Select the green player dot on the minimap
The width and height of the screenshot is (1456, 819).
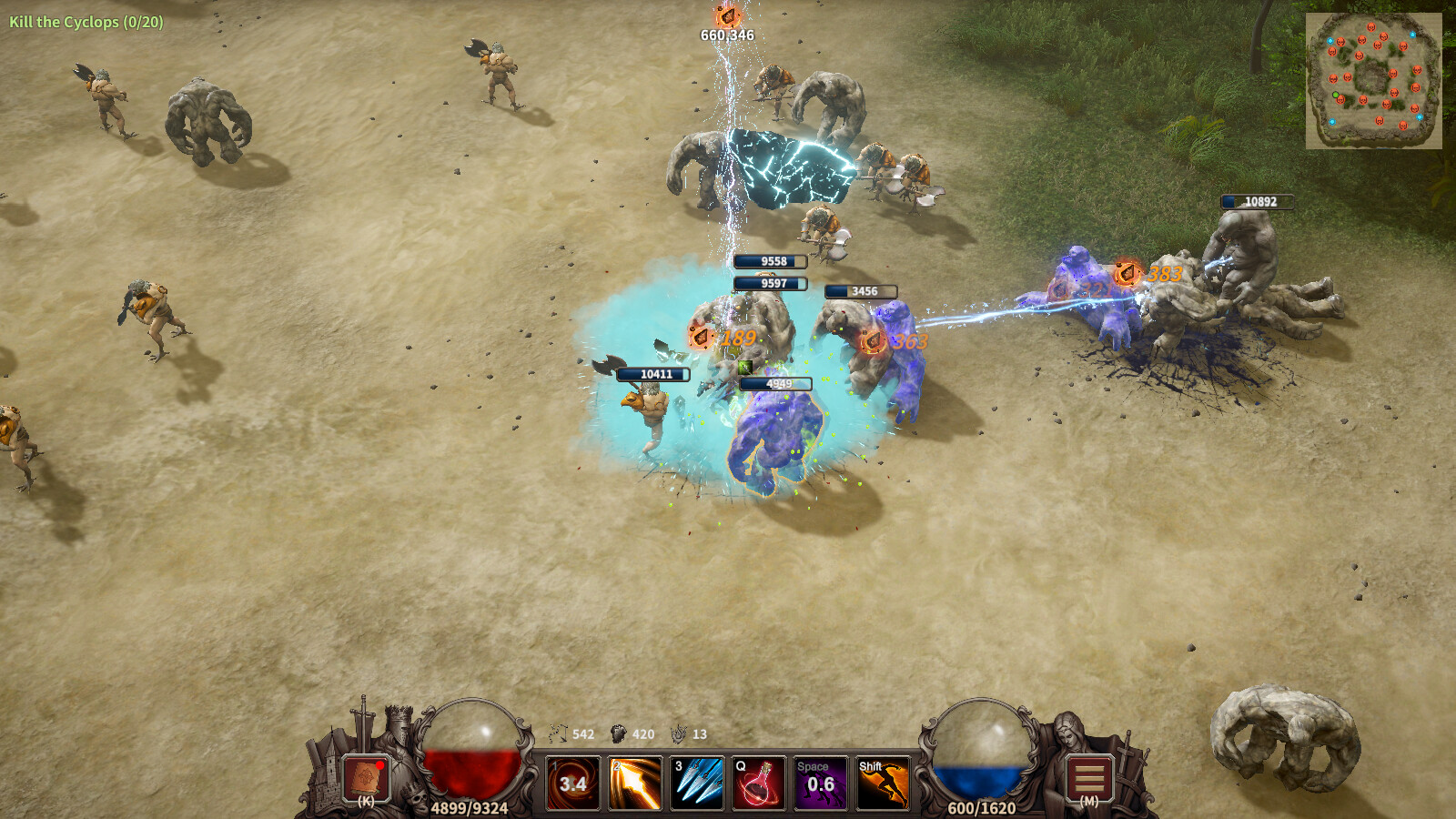tap(1336, 94)
